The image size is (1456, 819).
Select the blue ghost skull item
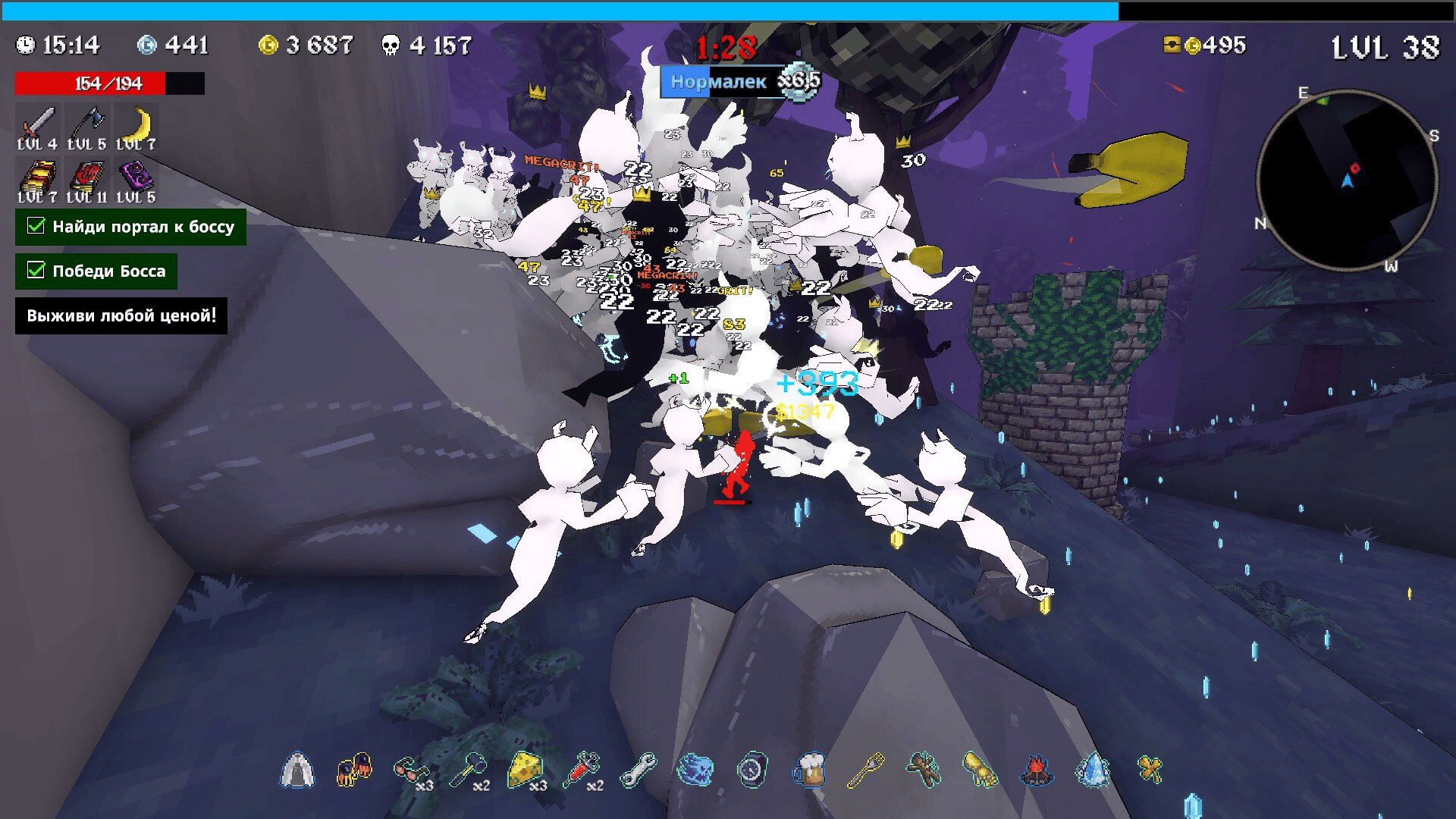(x=695, y=770)
